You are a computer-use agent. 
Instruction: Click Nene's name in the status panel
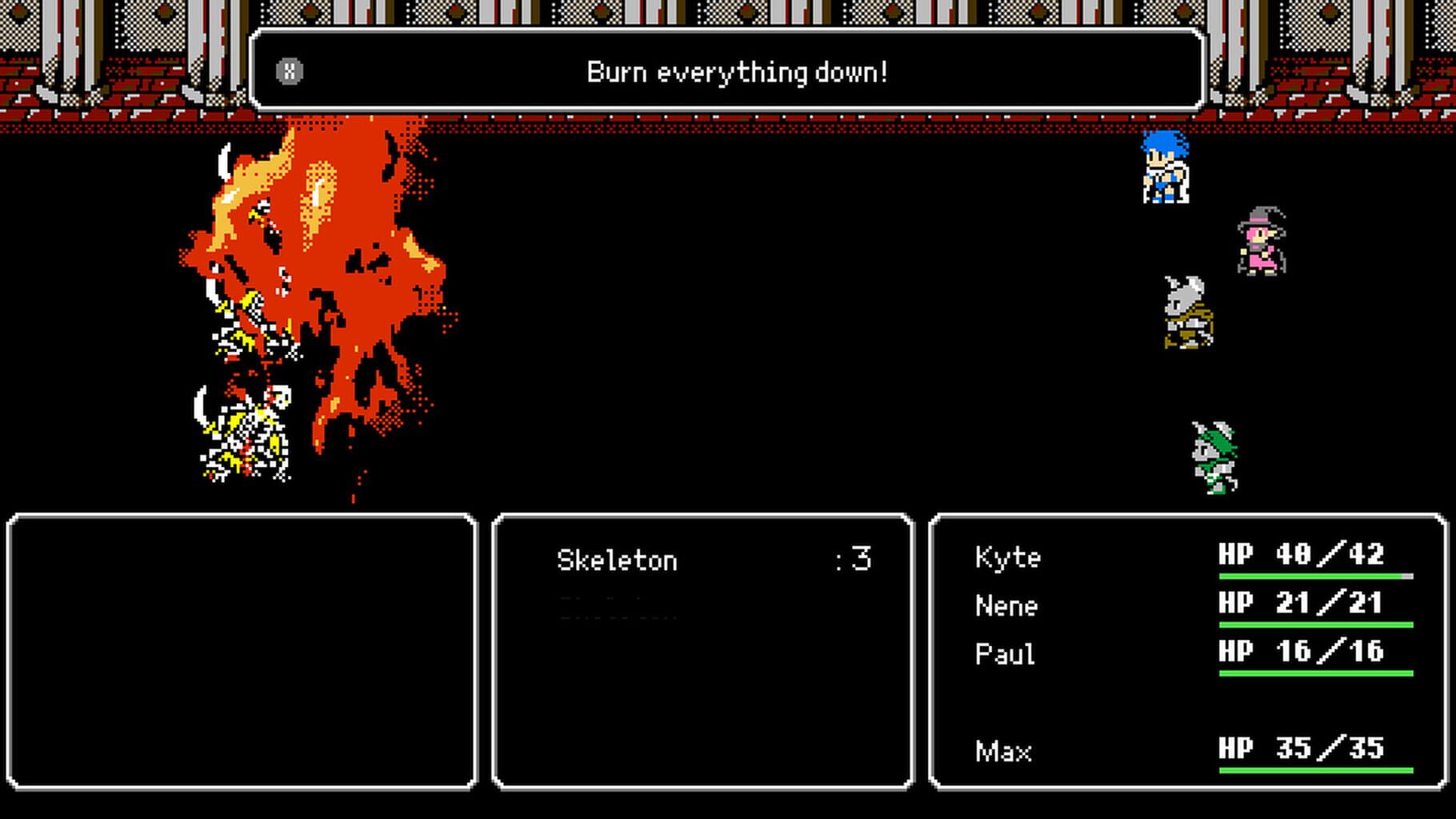tap(1006, 605)
